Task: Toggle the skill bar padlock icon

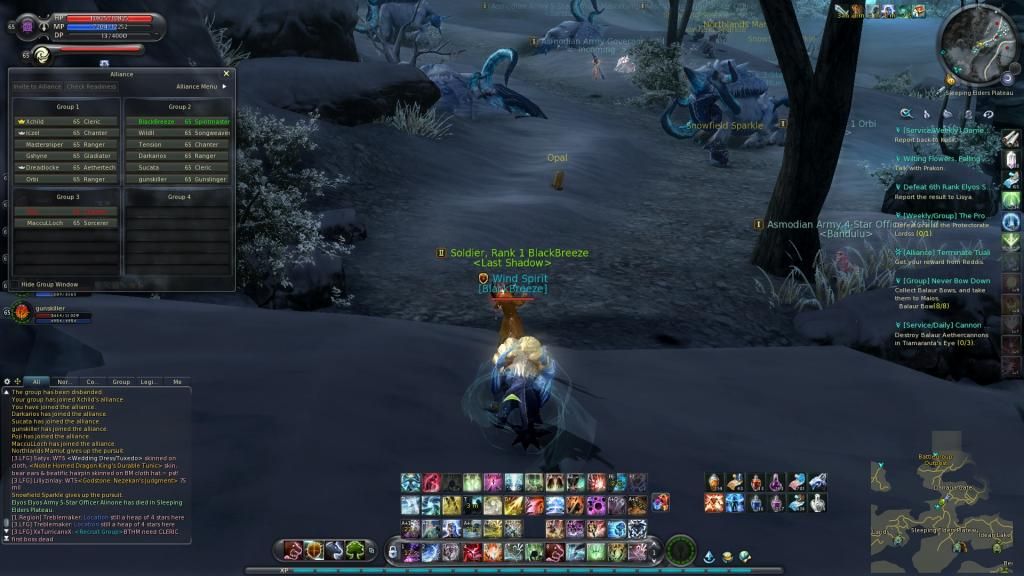Action: click(x=392, y=551)
